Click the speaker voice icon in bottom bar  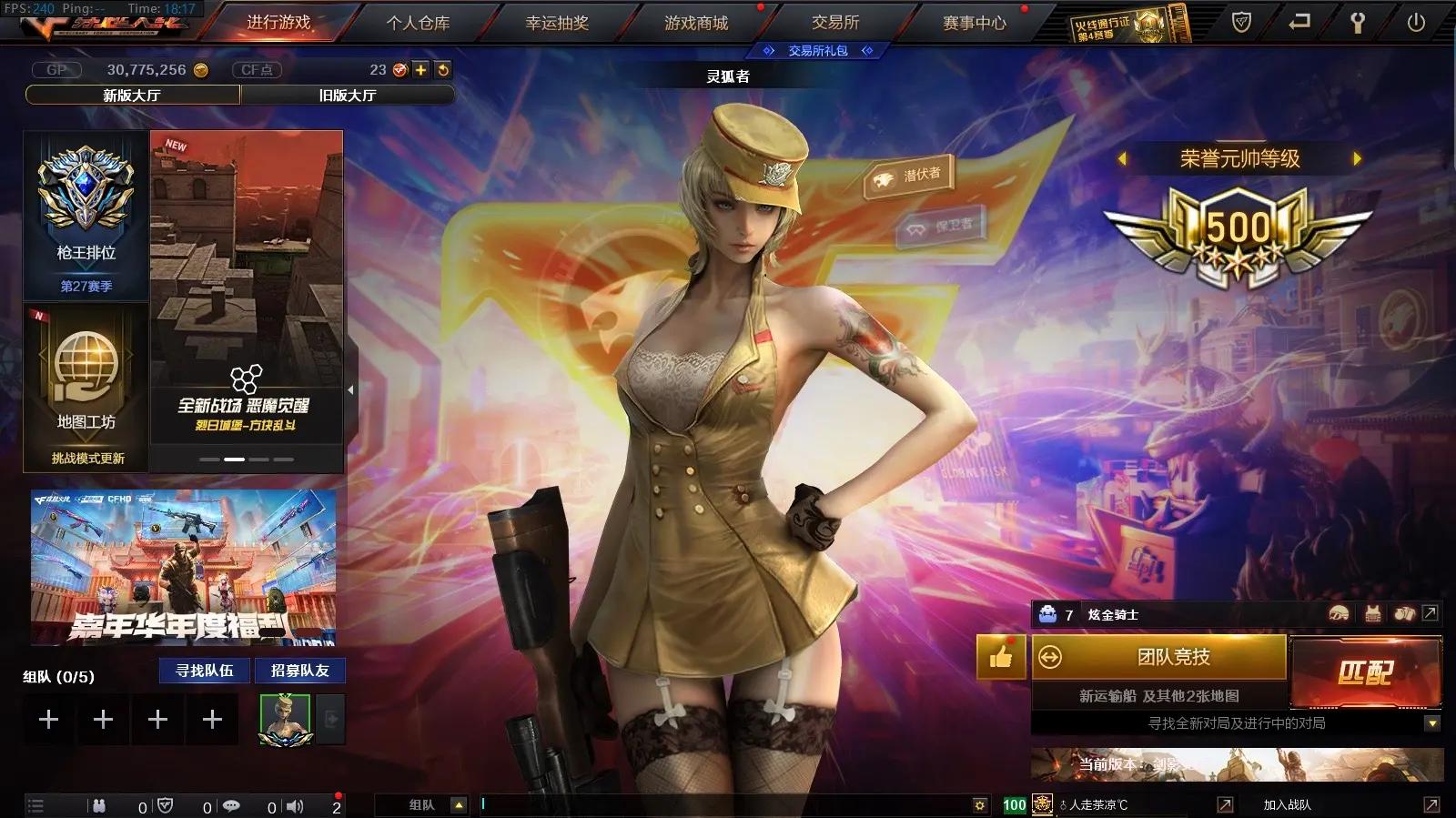[x=294, y=805]
